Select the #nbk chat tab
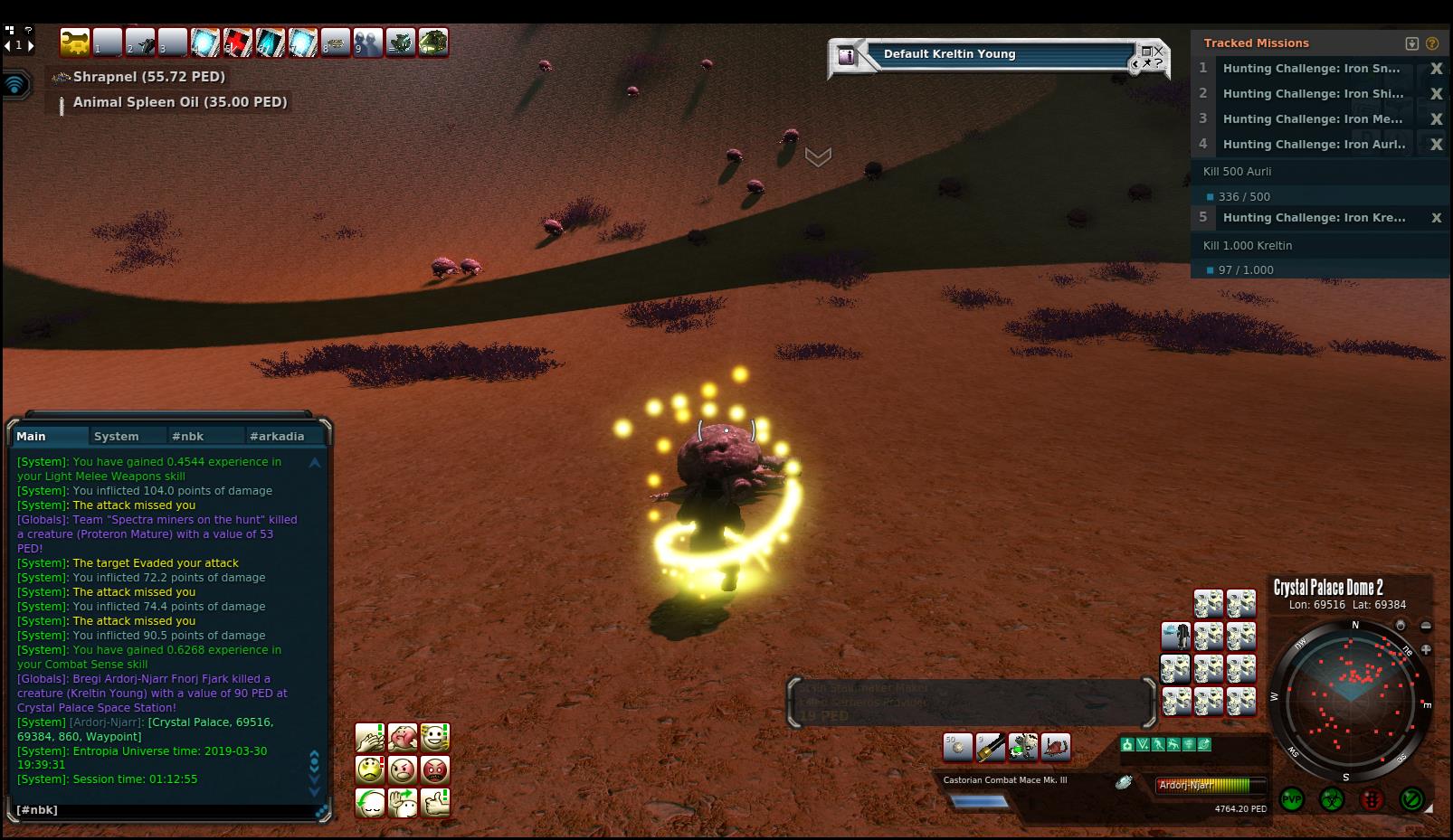Screen dimensions: 1453x840 (188, 436)
